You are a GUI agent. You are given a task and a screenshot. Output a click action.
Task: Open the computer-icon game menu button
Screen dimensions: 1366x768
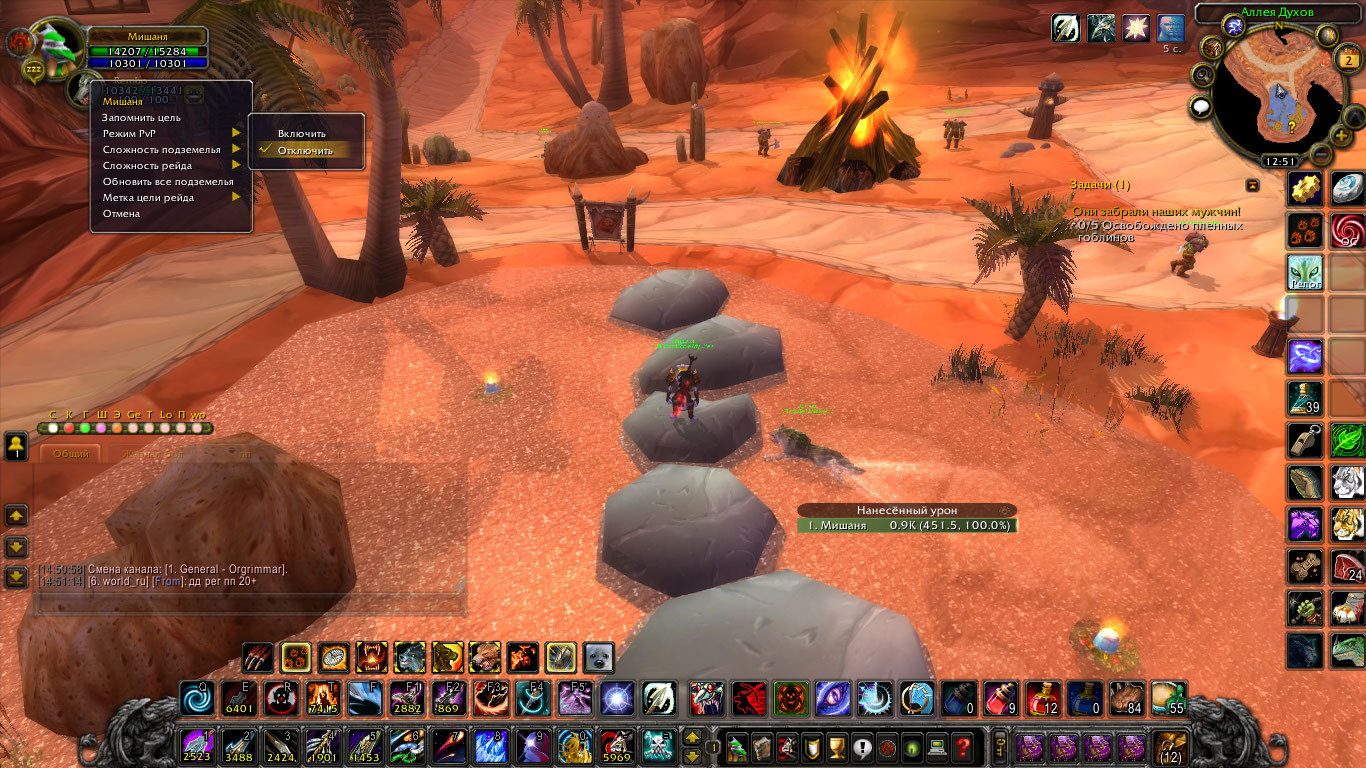[937, 746]
